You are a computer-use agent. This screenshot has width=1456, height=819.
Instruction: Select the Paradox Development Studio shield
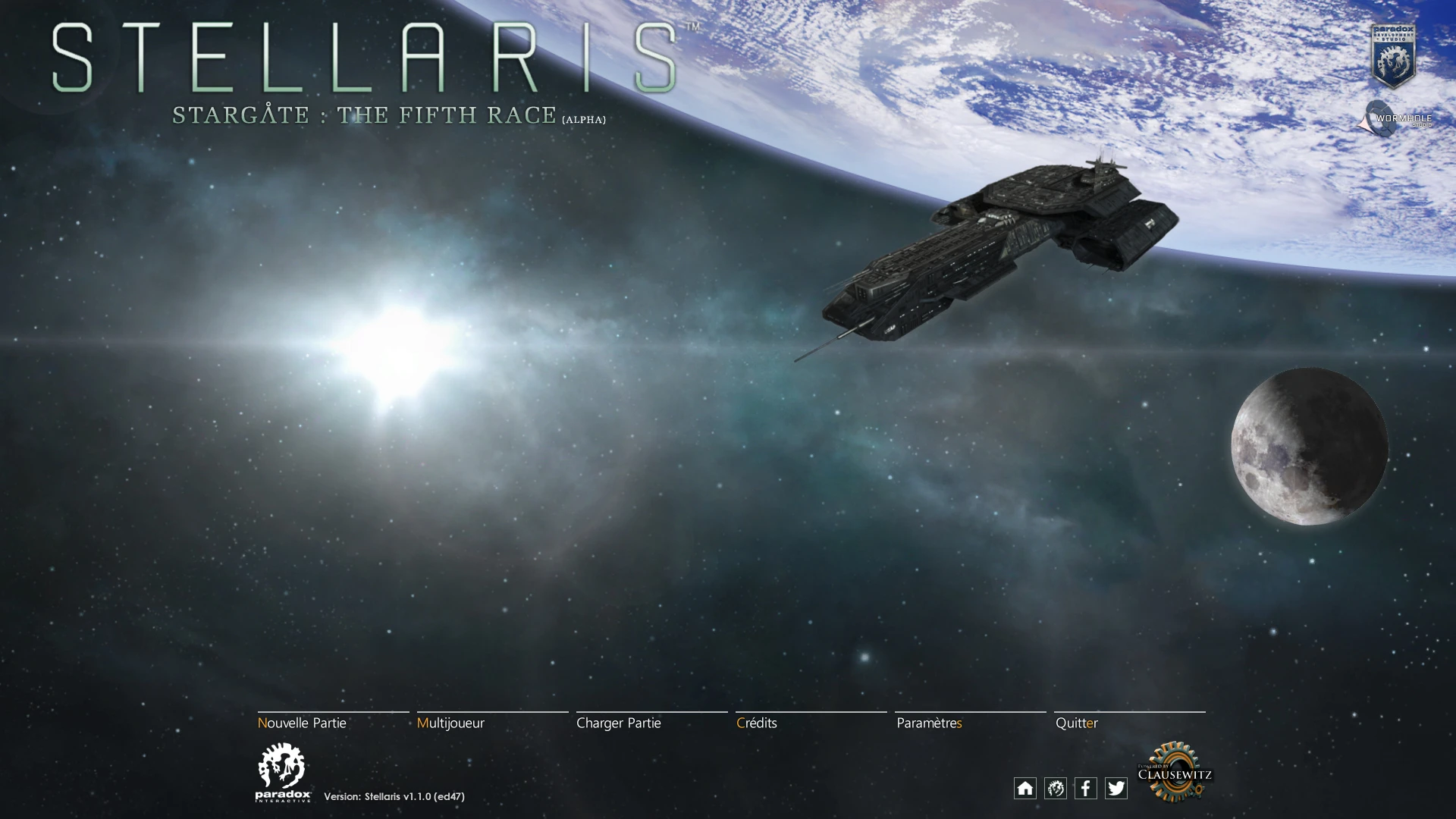pos(1395,53)
